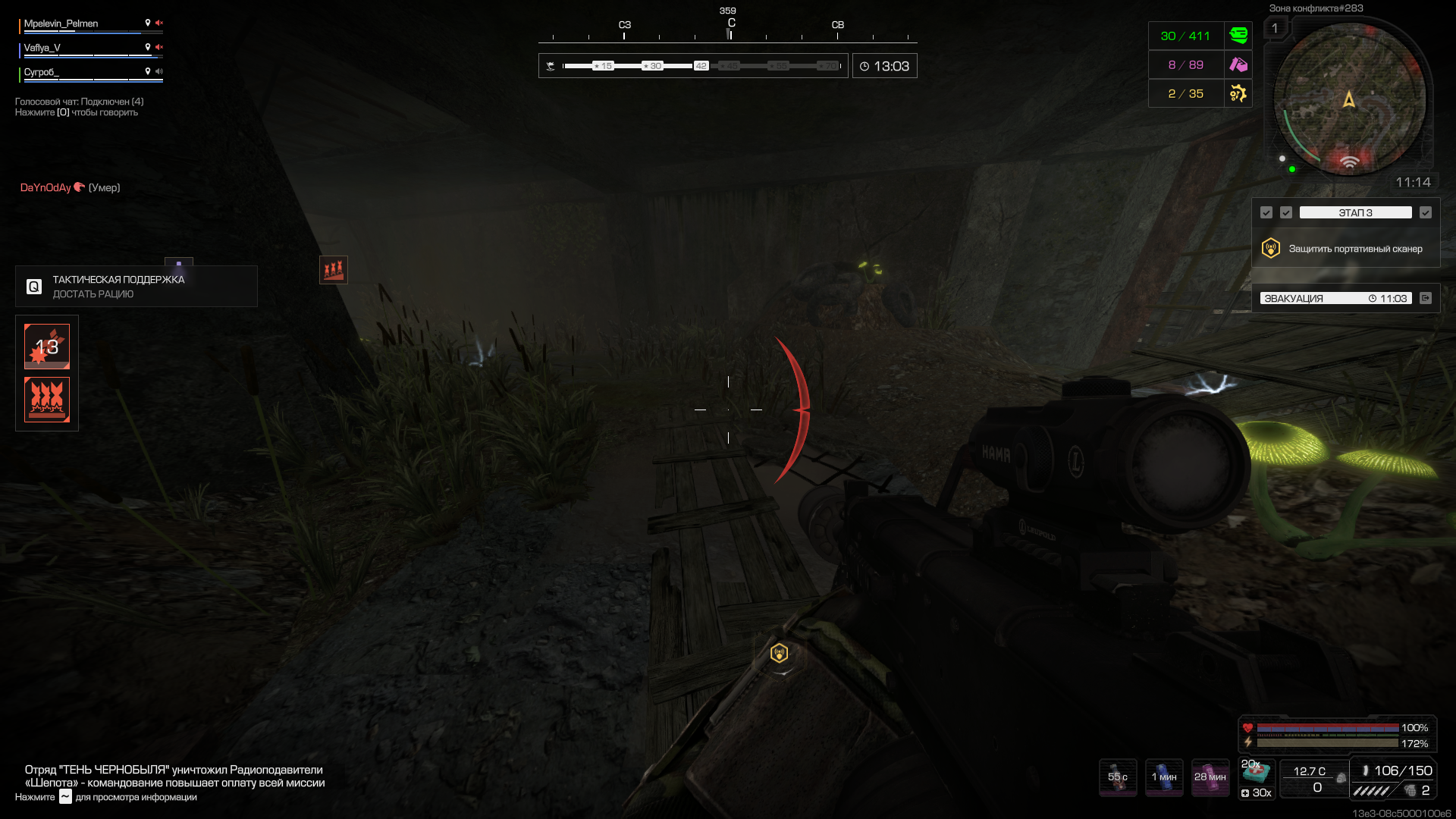
Task: Click the small triple rocket marker icon
Action: pyautogui.click(x=334, y=270)
